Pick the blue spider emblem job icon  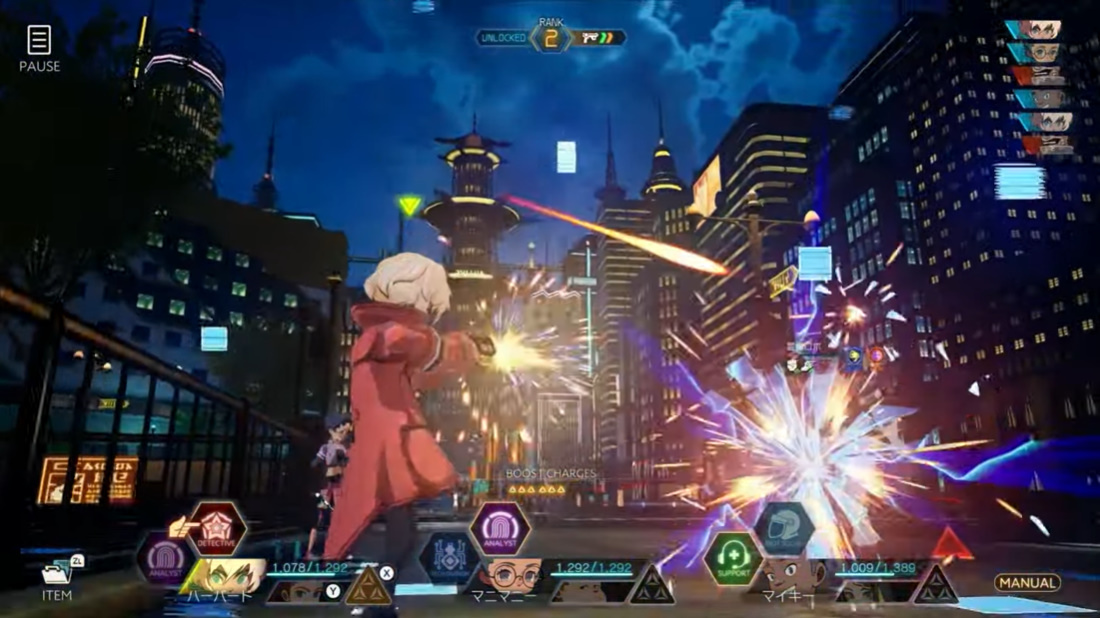click(447, 559)
